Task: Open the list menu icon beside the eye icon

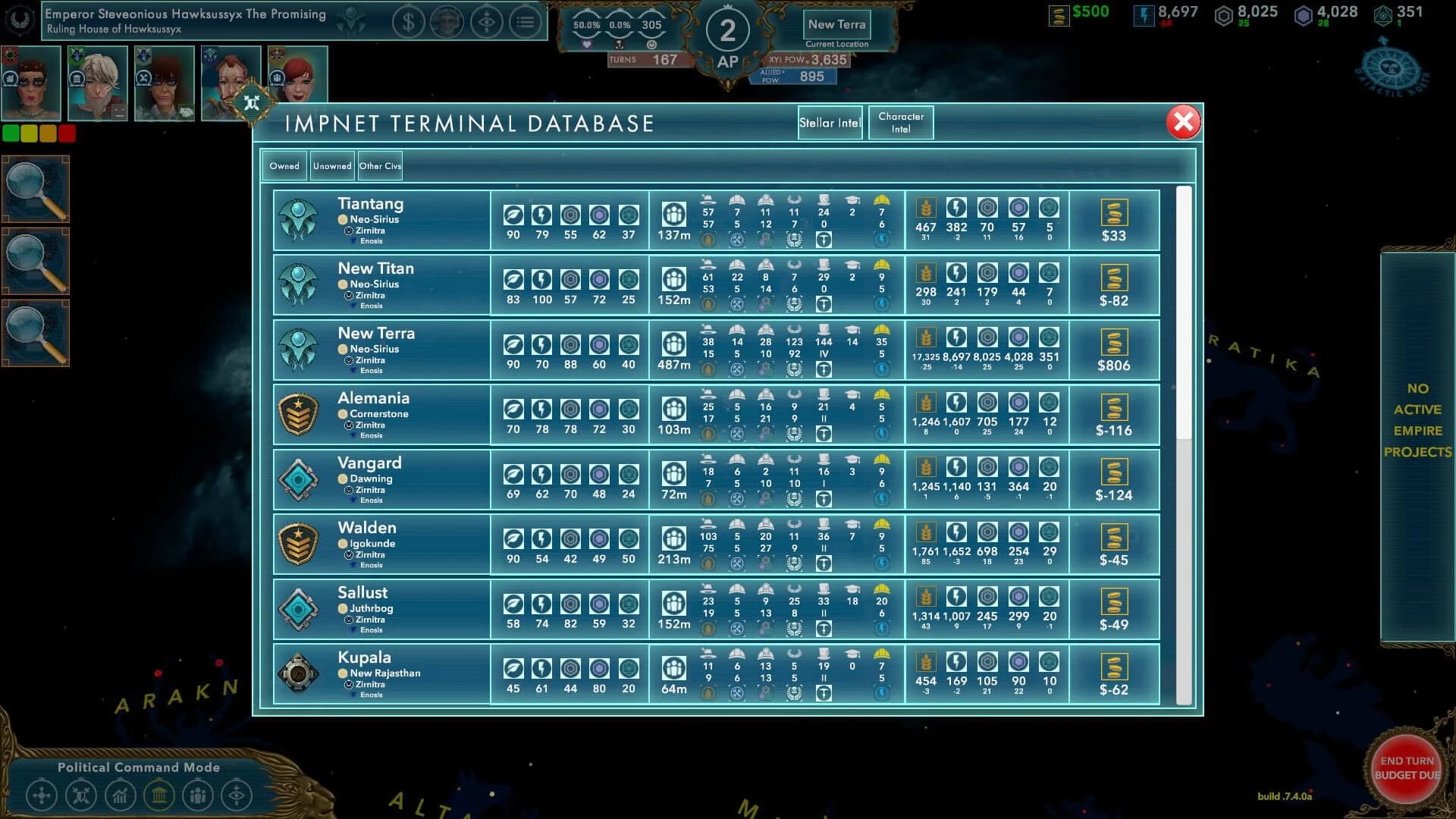Action: click(526, 23)
